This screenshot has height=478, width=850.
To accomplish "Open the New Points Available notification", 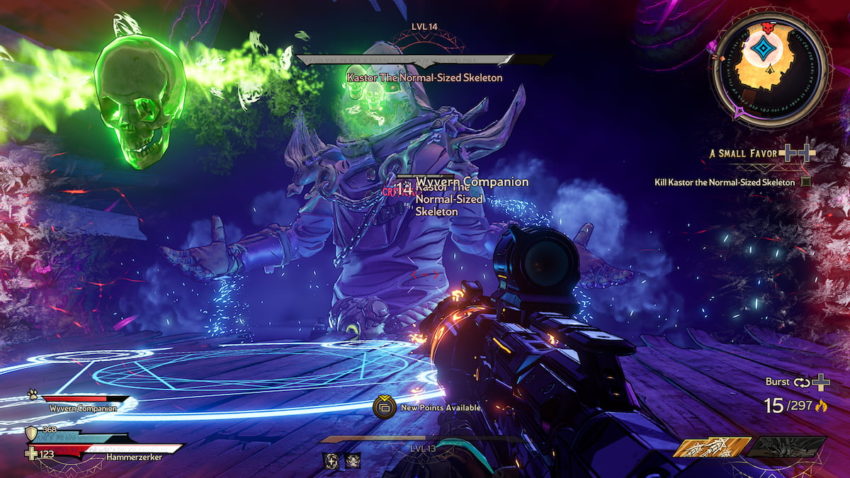I will 383,407.
